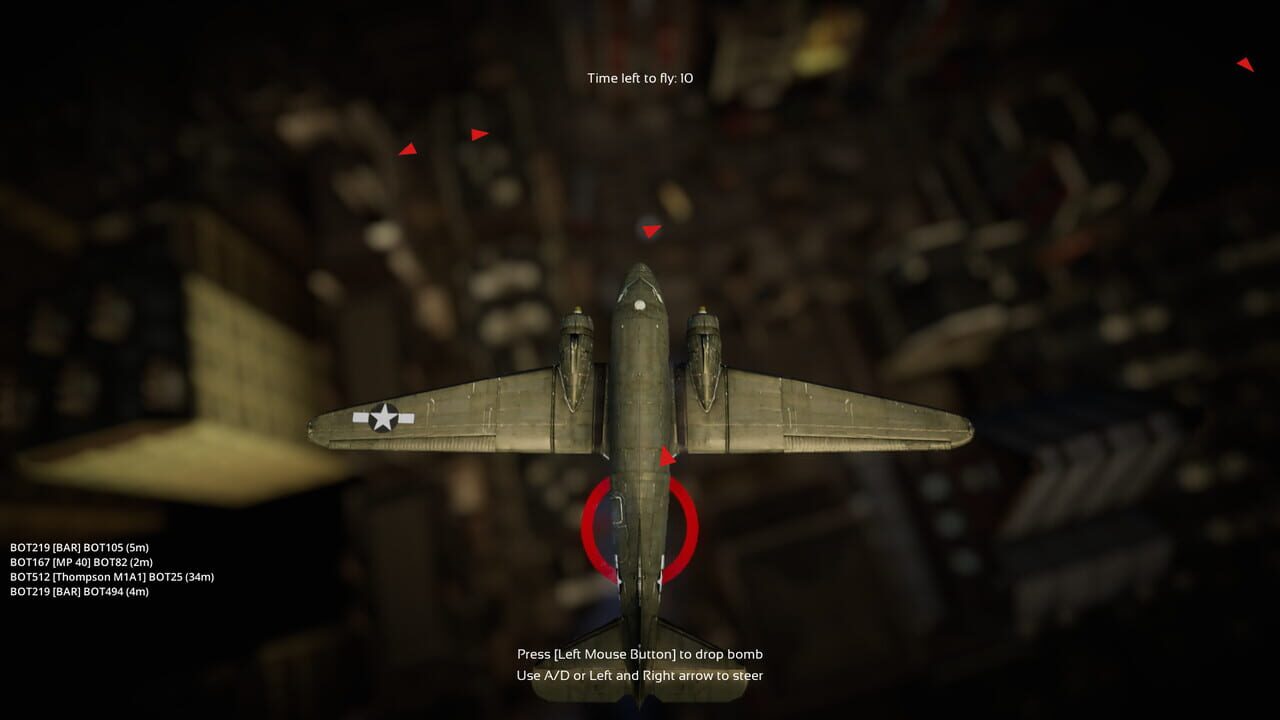Click the red arrow below the timer text

pyautogui.click(x=651, y=228)
